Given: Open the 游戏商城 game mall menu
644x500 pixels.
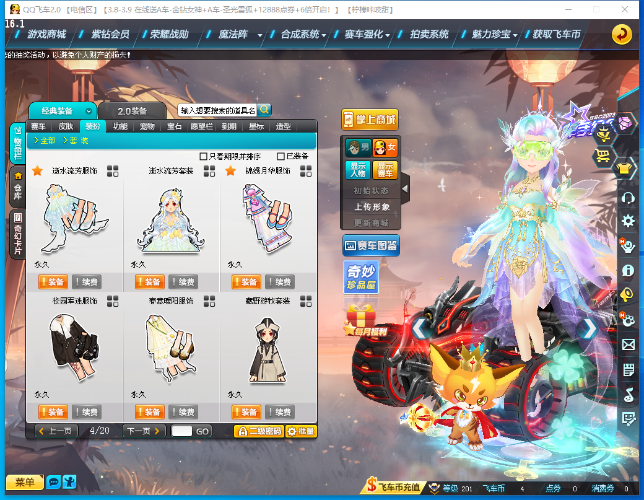Looking at the screenshot, I should coord(46,33).
